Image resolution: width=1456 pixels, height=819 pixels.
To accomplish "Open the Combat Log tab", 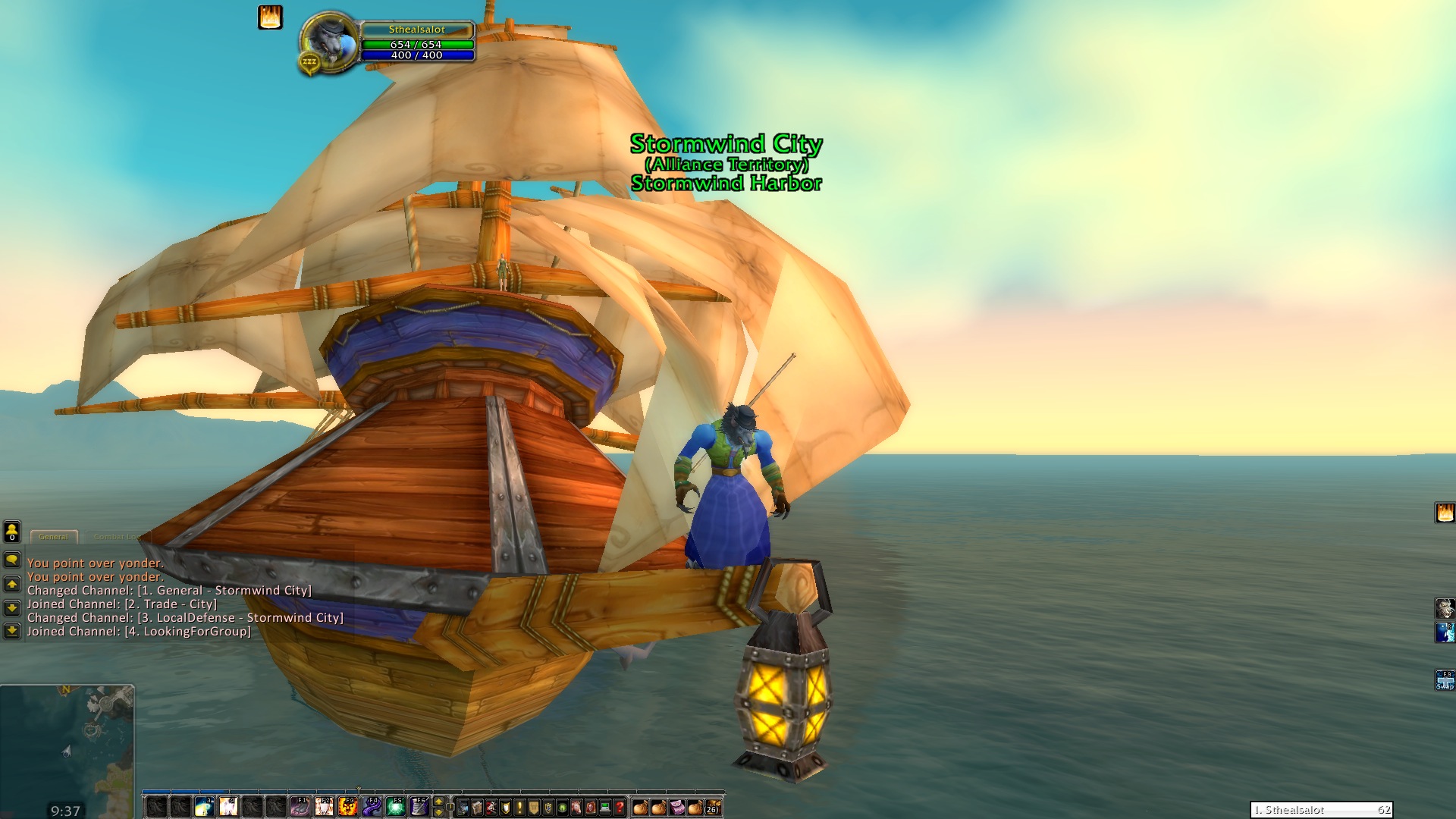I will pyautogui.click(x=117, y=537).
